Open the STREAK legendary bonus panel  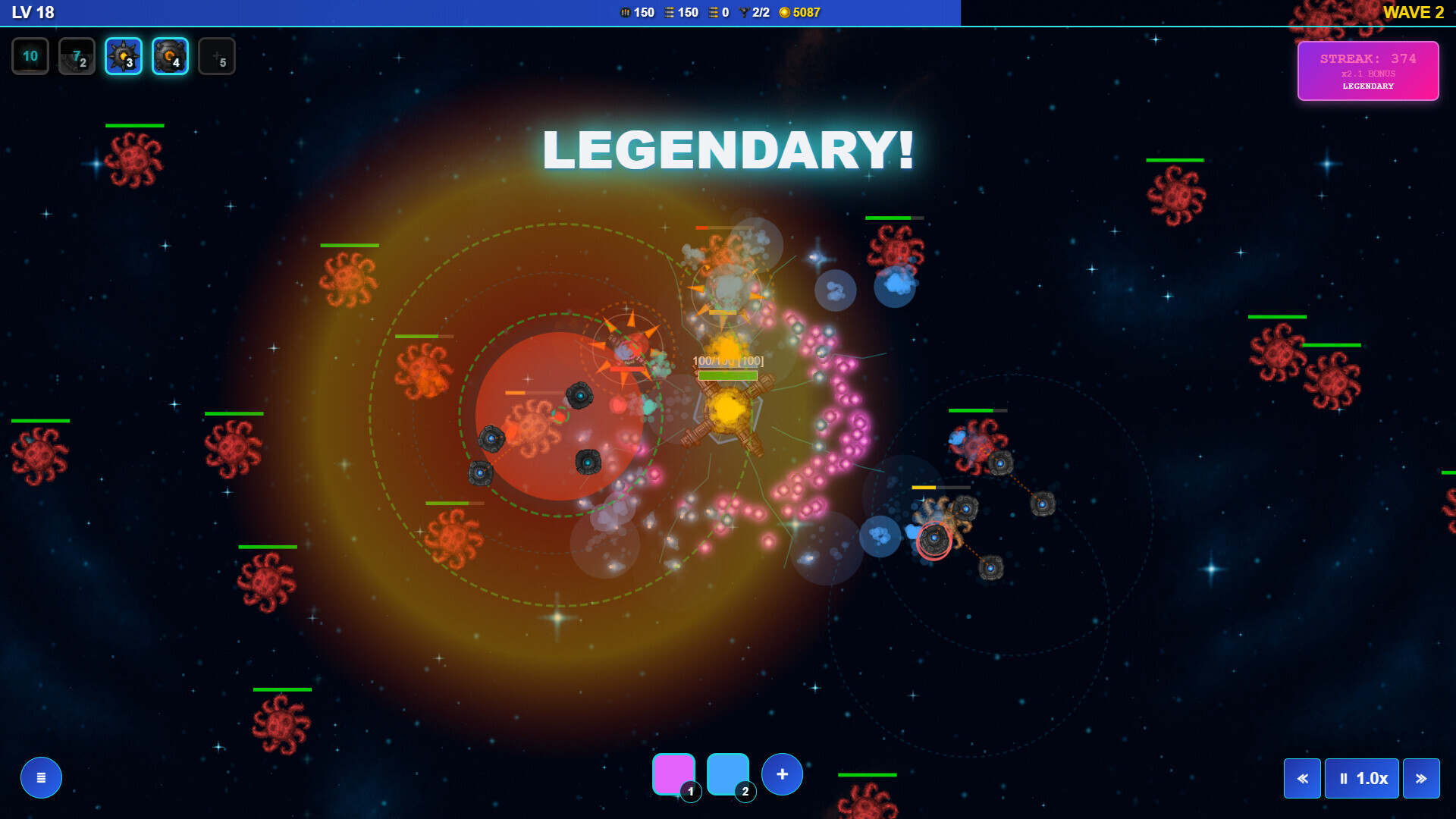click(1367, 71)
